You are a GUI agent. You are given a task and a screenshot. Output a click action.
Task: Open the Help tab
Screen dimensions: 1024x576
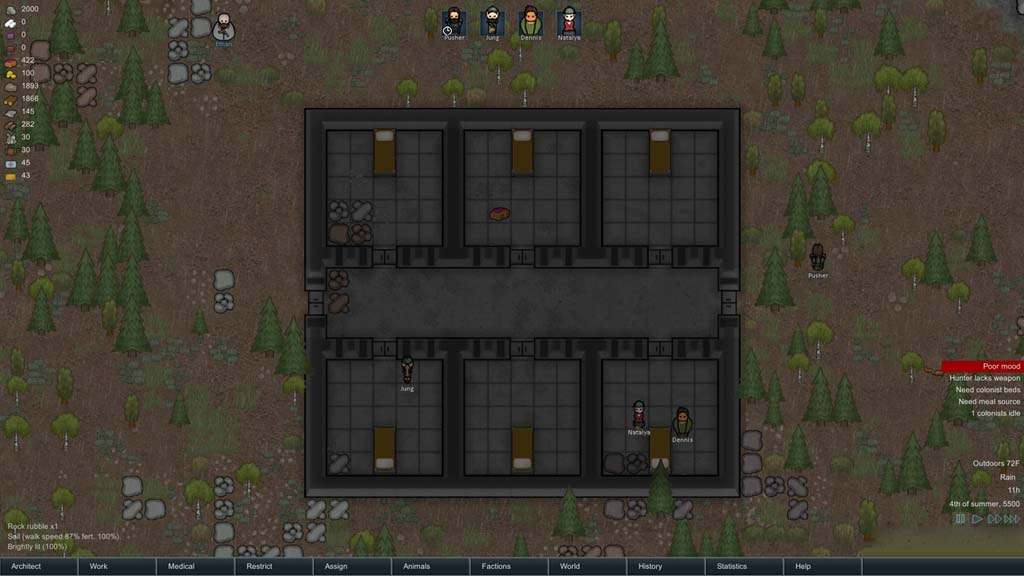click(821, 566)
